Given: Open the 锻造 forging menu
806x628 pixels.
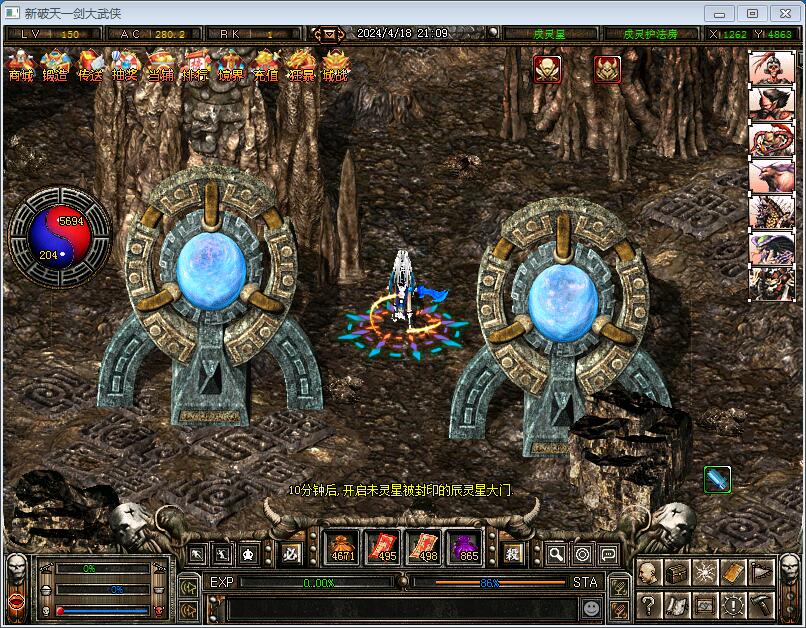Looking at the screenshot, I should 55,66.
